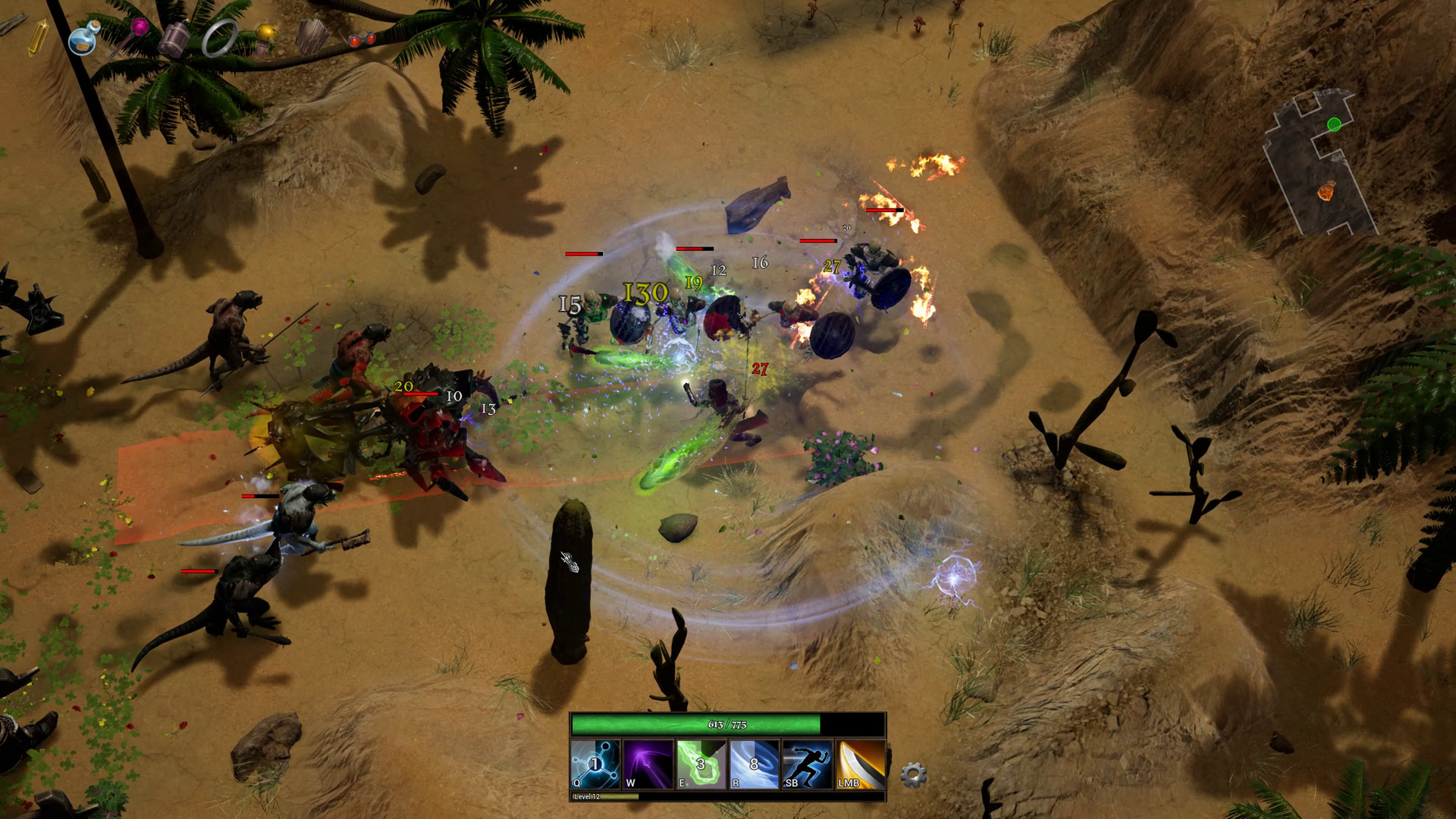Click the silver ring item icon
Image resolution: width=1456 pixels, height=819 pixels.
coord(218,38)
